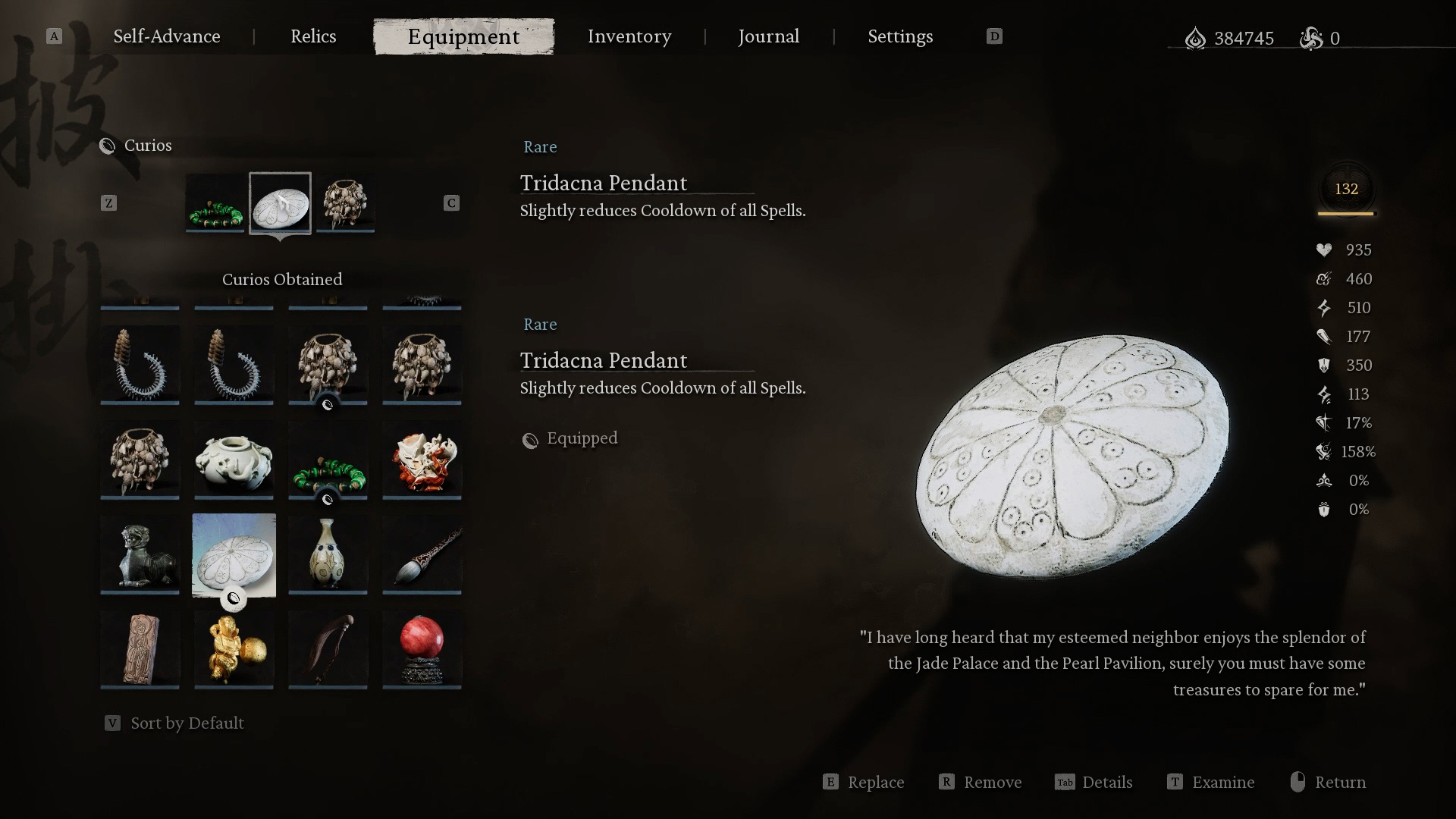Open the Relics tab

click(x=313, y=36)
